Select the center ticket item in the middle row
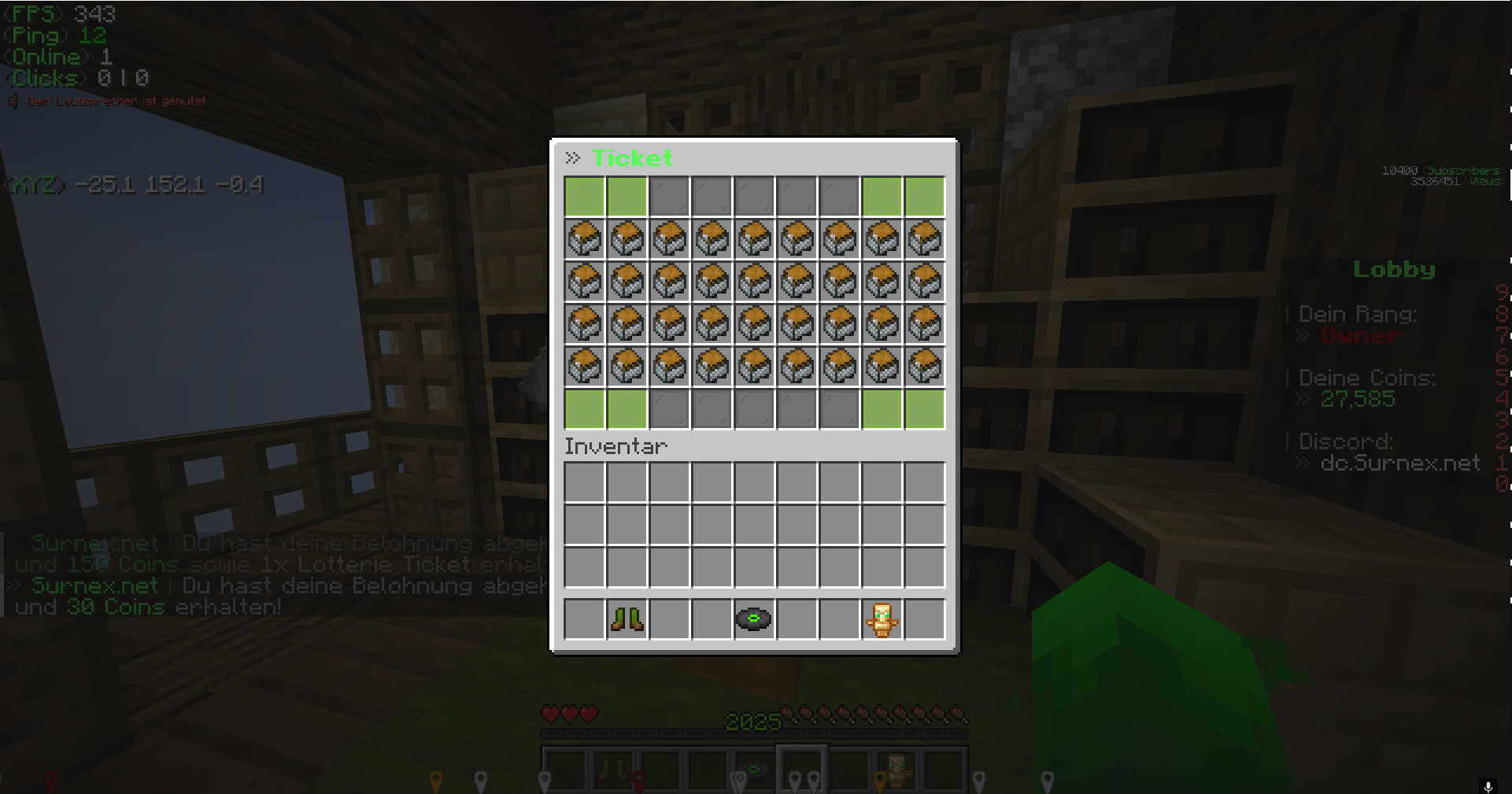Image resolution: width=1512 pixels, height=794 pixels. point(754,323)
